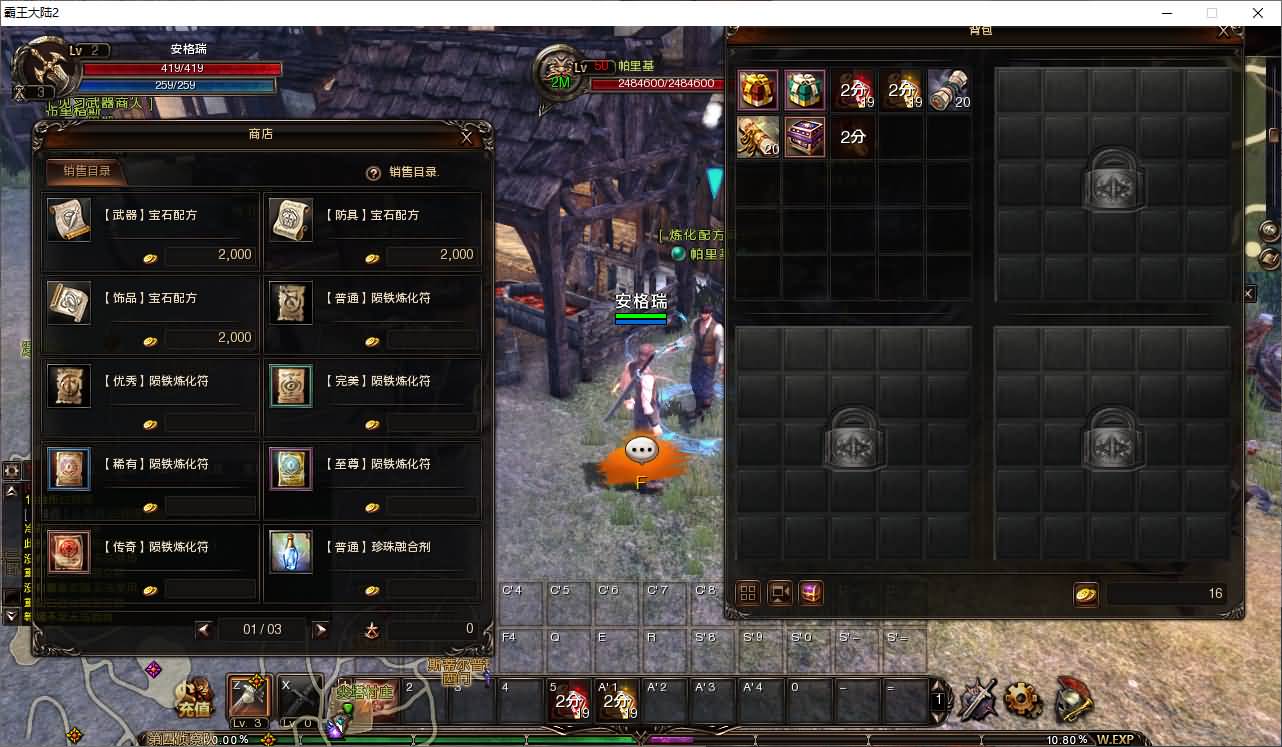Image resolution: width=1282 pixels, height=747 pixels.
Task: Click the red gift box in the backpack
Action: coord(757,89)
